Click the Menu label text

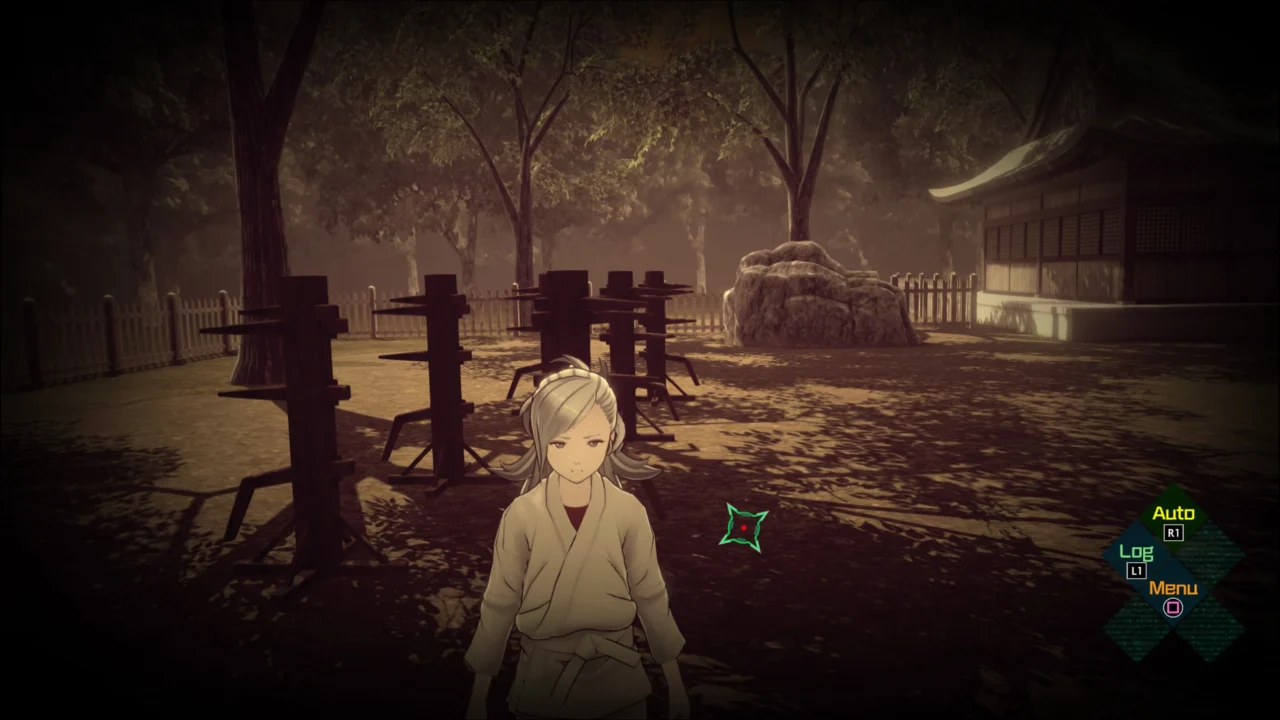click(1174, 589)
